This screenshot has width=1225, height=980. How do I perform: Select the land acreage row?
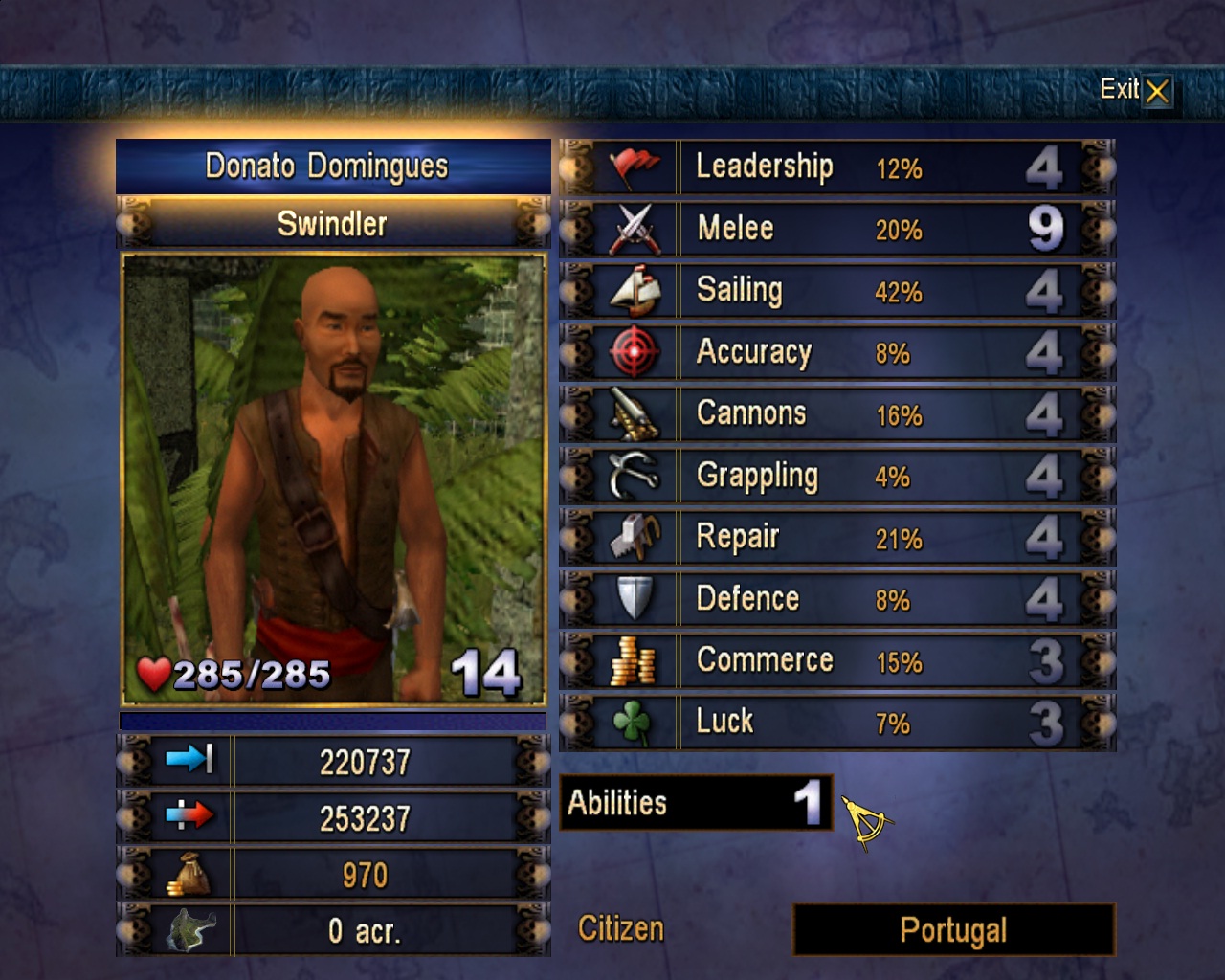coord(333,930)
